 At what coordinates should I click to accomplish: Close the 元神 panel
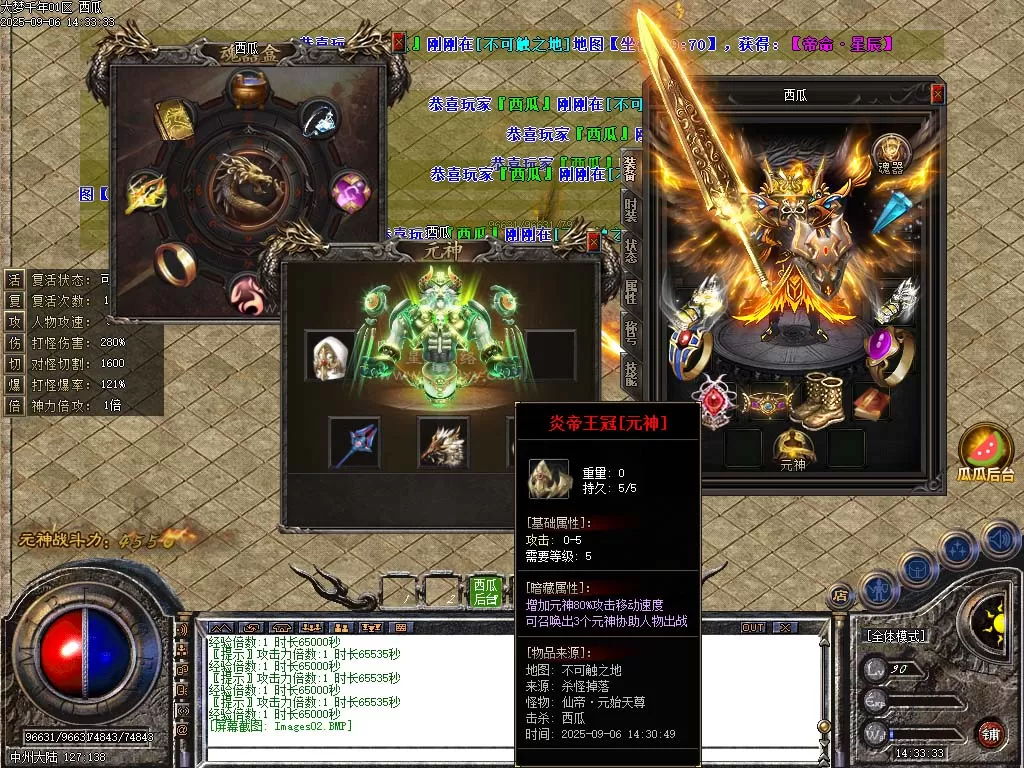point(593,242)
